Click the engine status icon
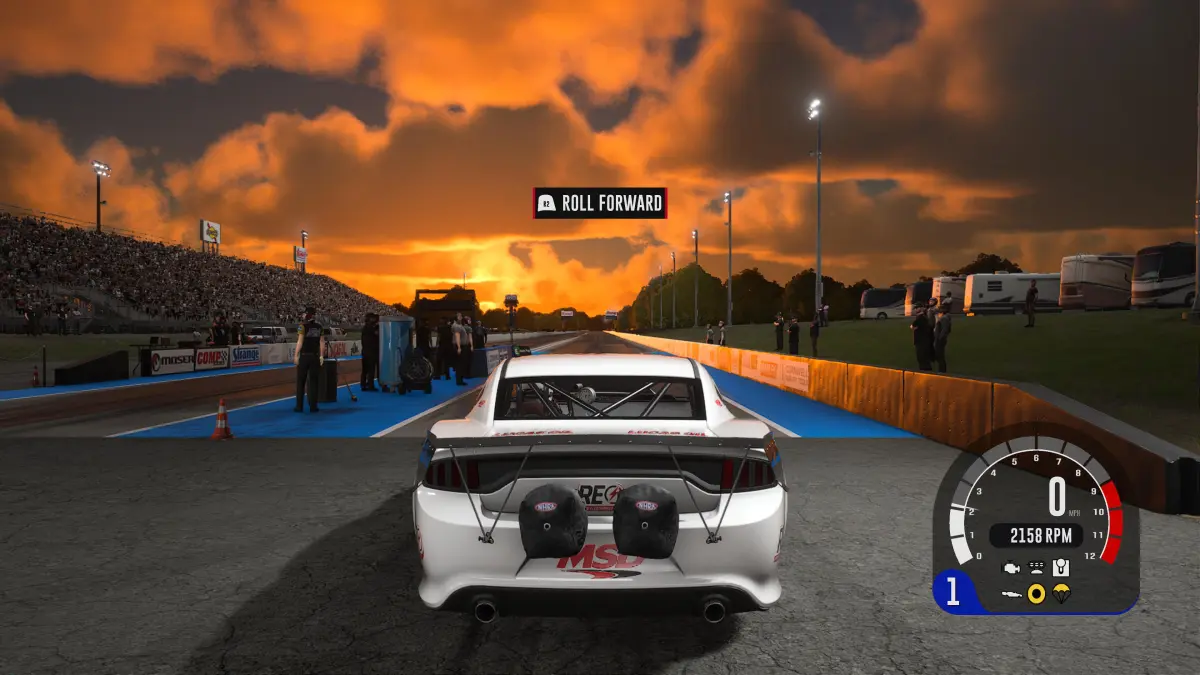Viewport: 1200px width, 675px height. pyautogui.click(x=1012, y=568)
